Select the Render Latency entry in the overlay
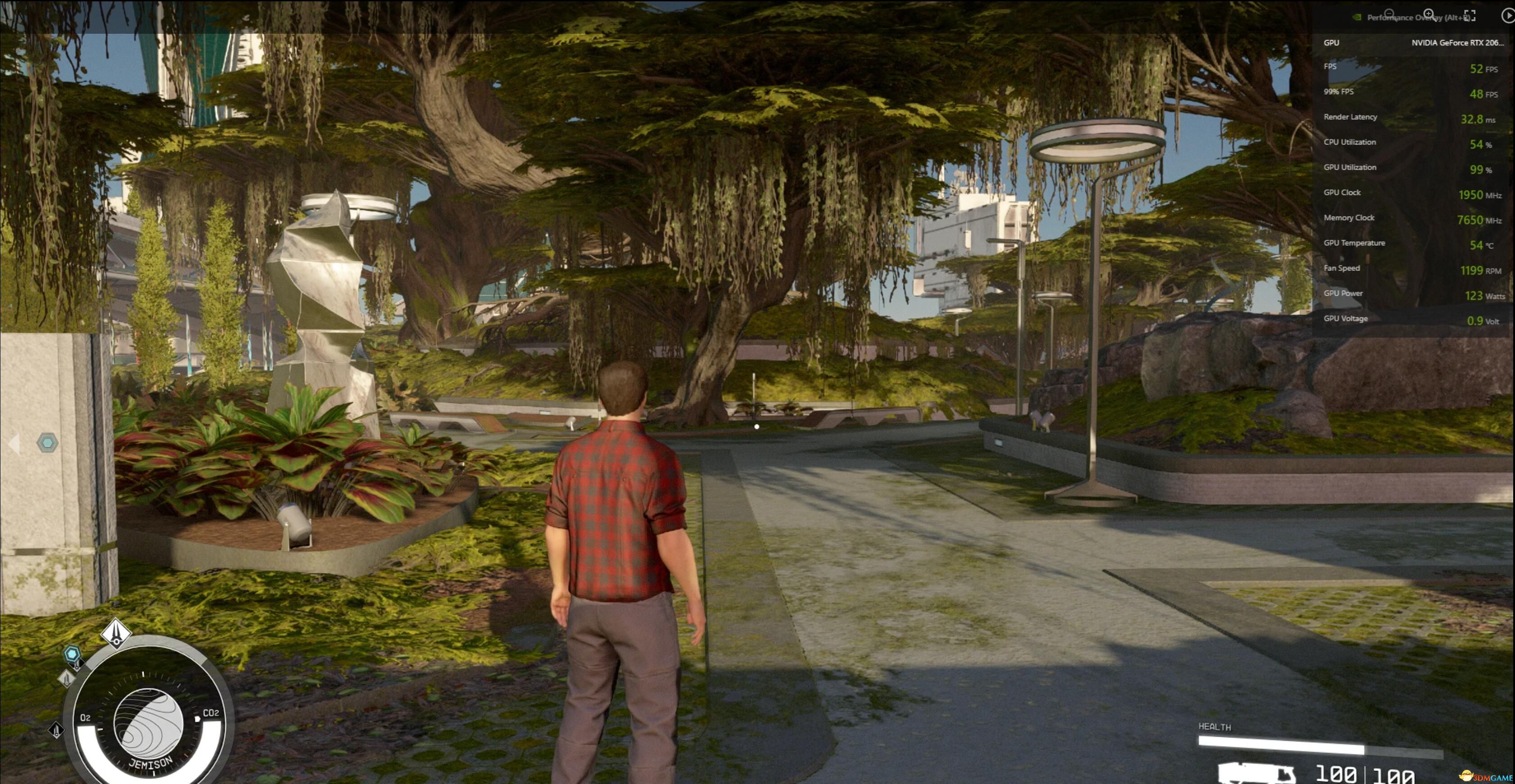This screenshot has width=1515, height=784. point(1350,117)
